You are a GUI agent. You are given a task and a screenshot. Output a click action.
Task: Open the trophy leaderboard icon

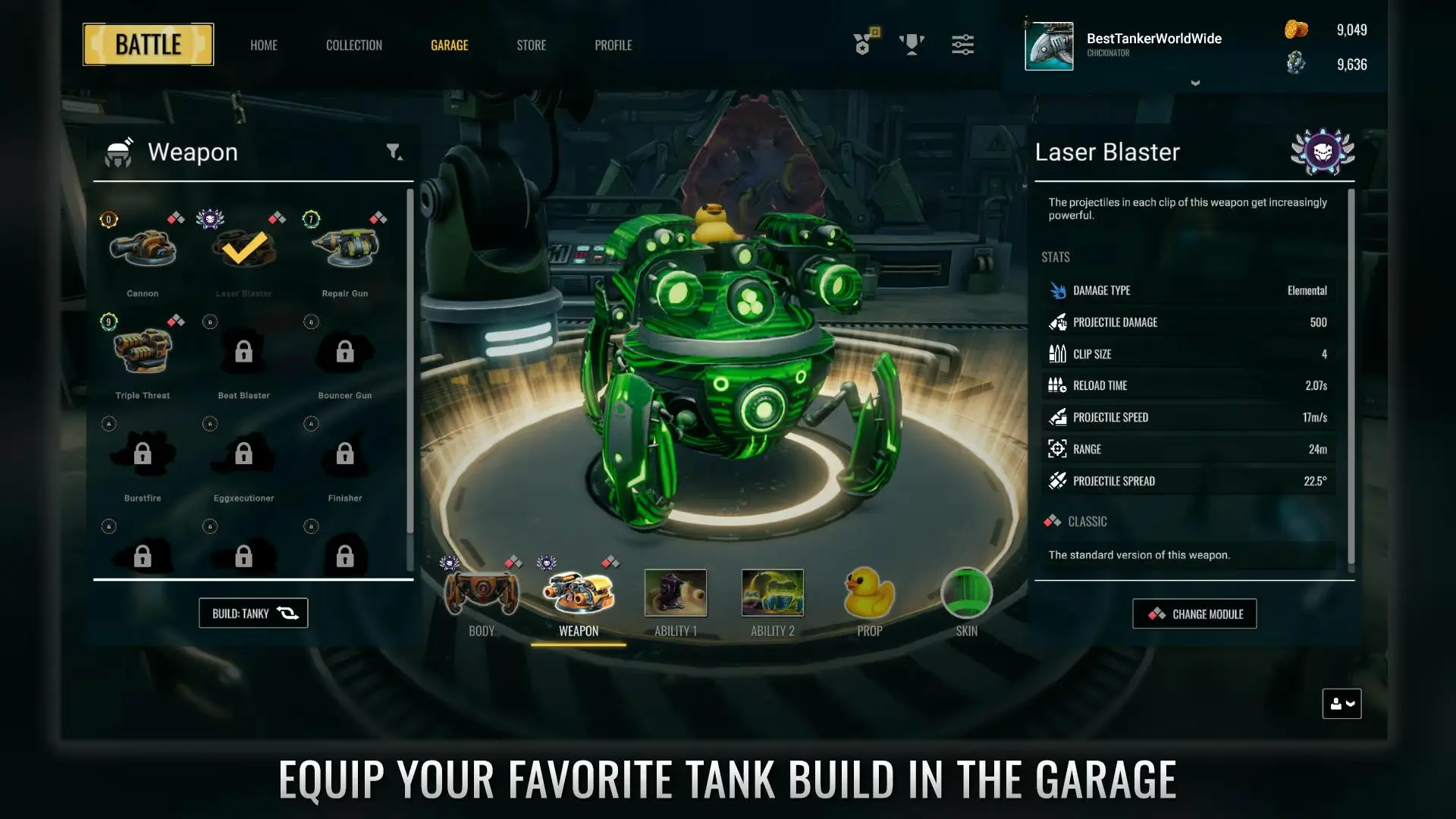(x=912, y=44)
